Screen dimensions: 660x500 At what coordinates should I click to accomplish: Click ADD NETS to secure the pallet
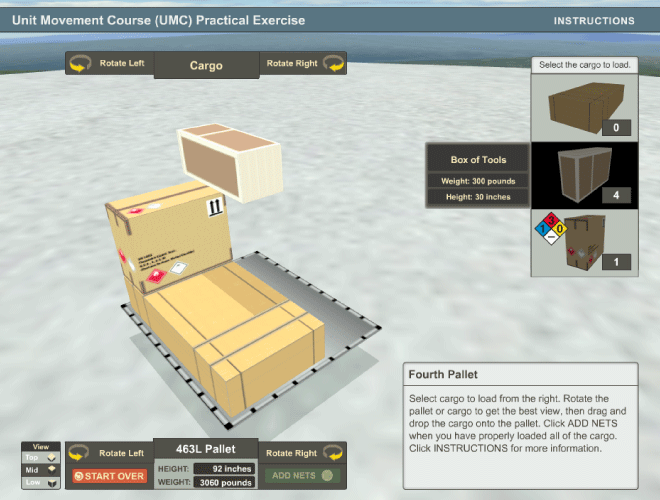(x=304, y=476)
